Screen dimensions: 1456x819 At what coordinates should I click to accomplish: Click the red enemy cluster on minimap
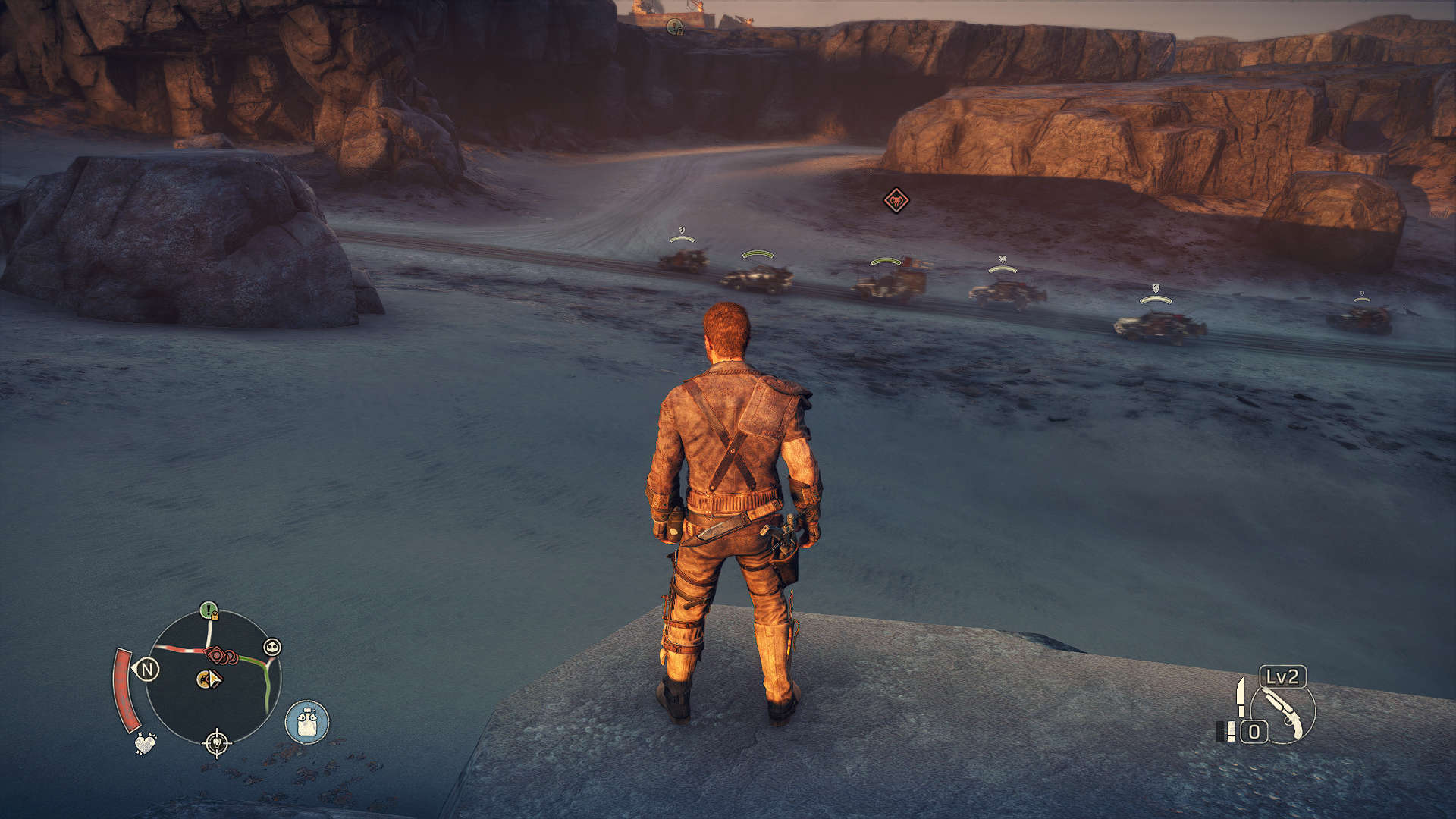coord(220,654)
